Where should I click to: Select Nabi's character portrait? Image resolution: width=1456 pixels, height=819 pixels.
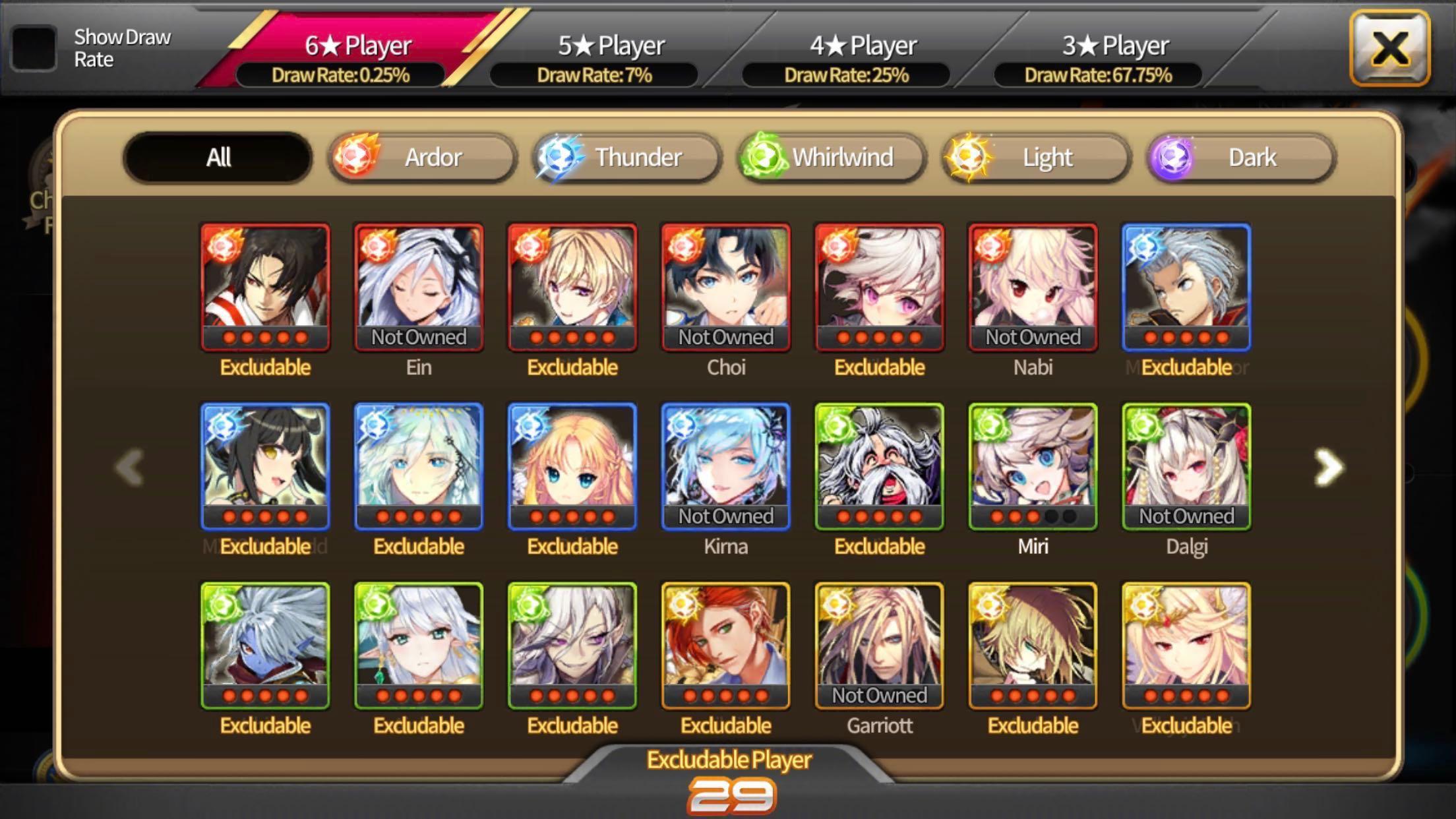click(x=1033, y=288)
